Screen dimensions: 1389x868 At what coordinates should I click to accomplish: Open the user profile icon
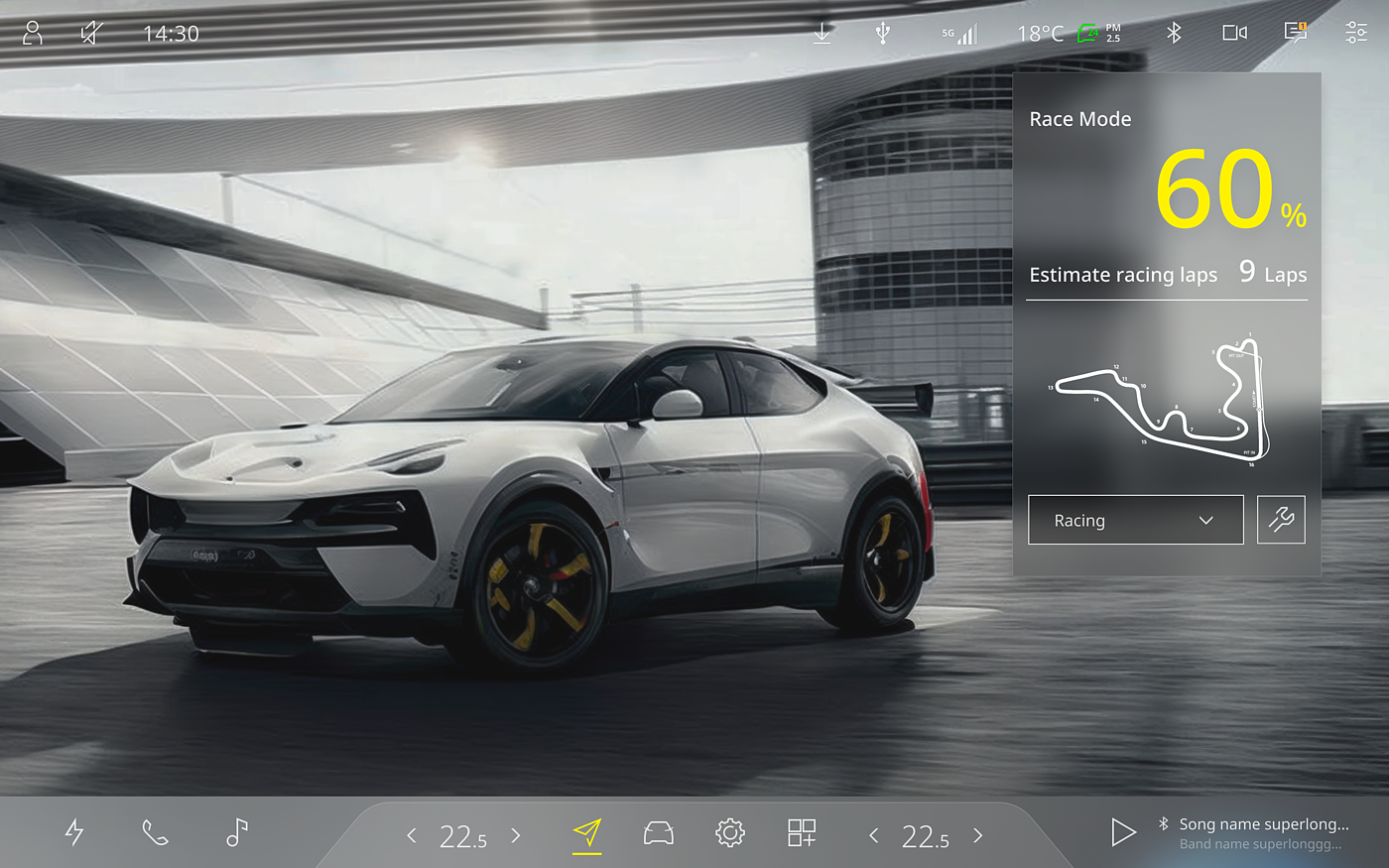33,34
